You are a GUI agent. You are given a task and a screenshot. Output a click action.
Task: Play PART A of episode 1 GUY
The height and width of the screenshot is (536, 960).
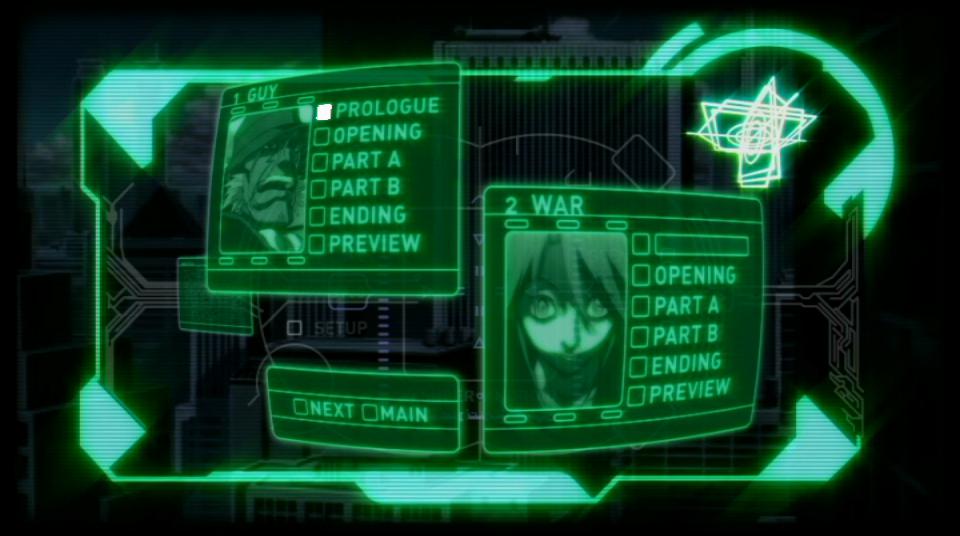pos(365,160)
